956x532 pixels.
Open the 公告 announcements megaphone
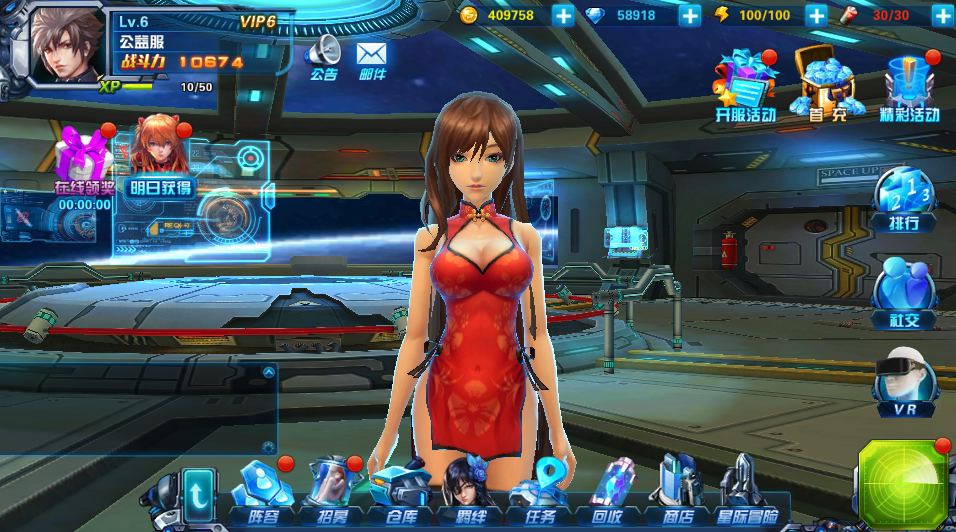324,55
